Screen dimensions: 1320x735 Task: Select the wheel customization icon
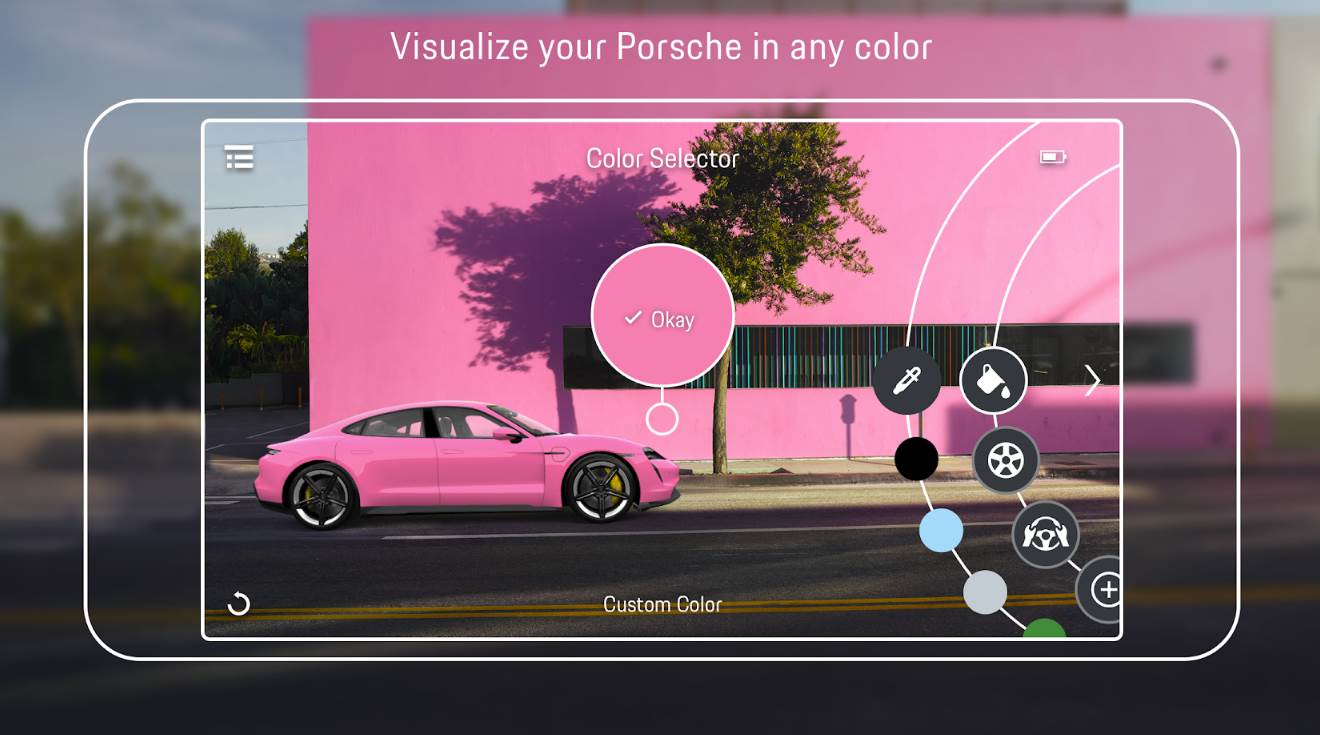[1005, 460]
